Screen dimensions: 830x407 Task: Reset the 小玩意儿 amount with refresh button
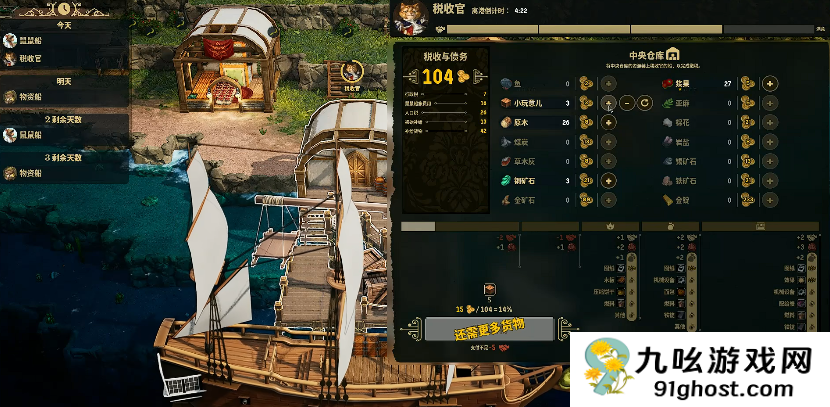coord(645,103)
